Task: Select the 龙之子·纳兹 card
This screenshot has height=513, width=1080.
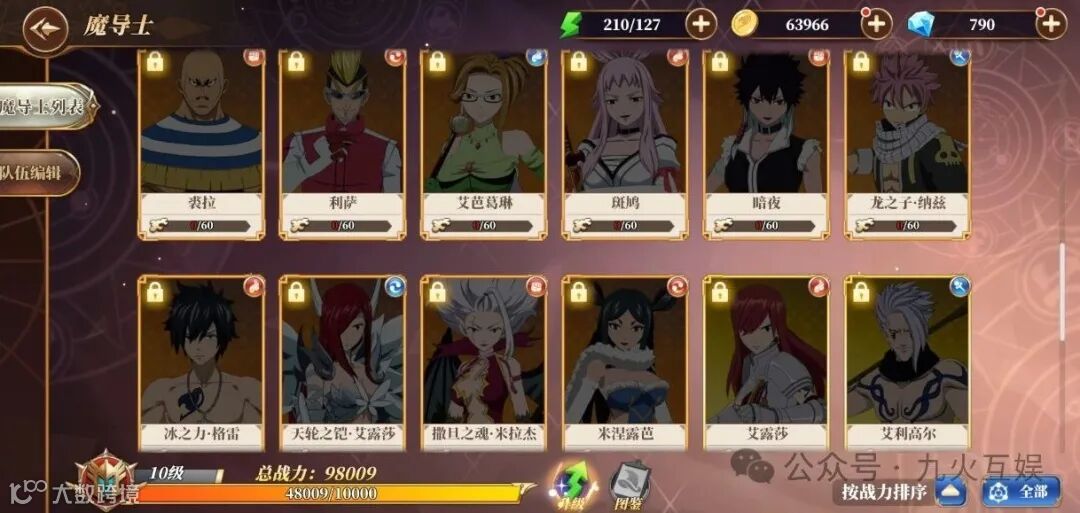Action: [x=907, y=140]
